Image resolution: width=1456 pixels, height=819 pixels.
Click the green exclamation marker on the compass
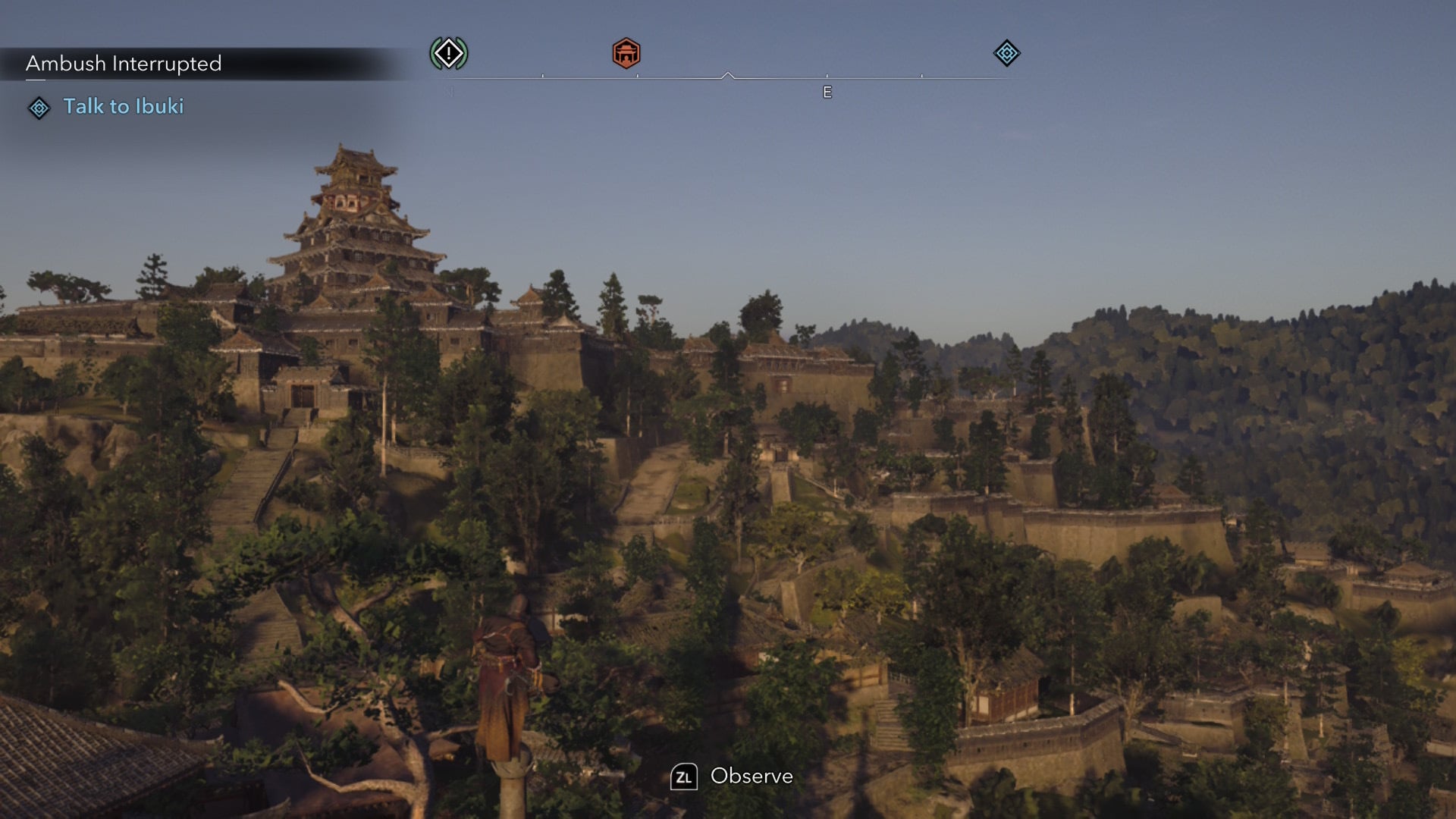coord(447,54)
